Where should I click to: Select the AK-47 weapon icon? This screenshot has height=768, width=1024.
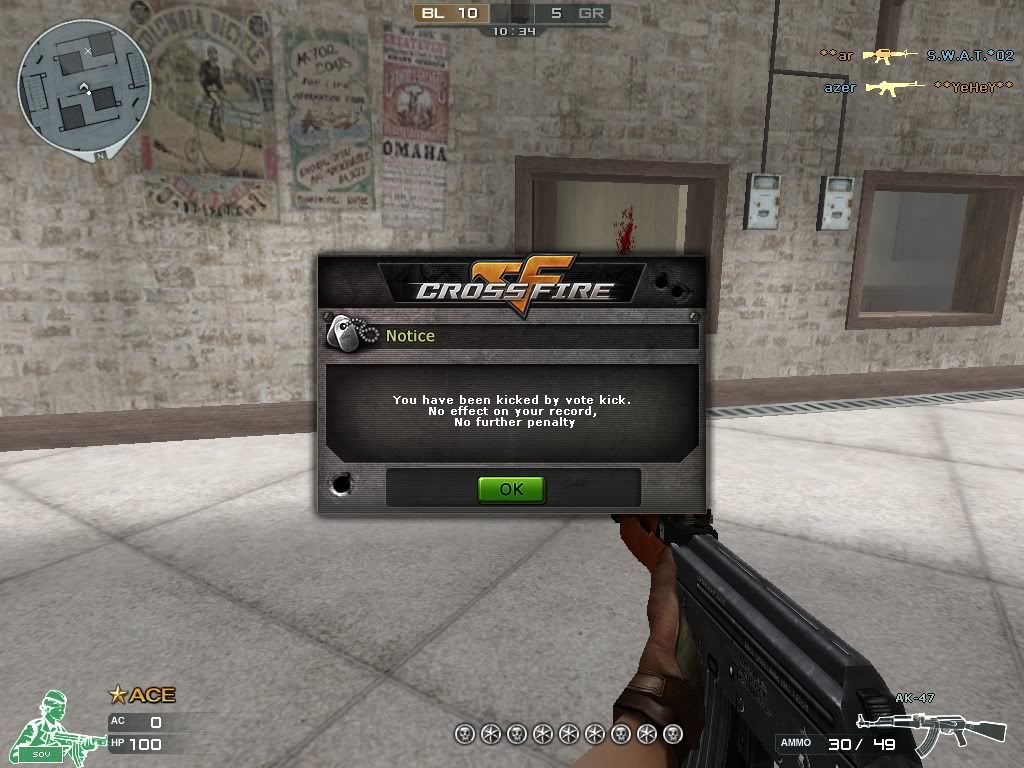(x=930, y=728)
